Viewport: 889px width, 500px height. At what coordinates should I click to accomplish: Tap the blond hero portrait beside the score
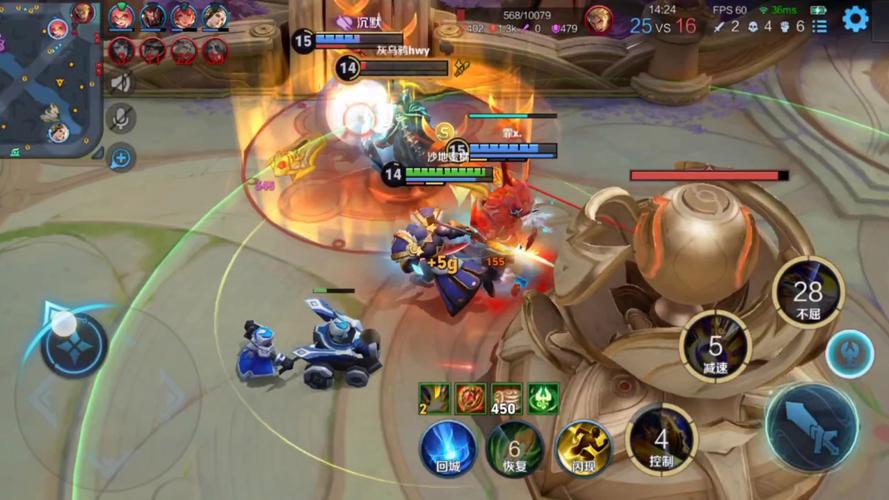[x=599, y=18]
